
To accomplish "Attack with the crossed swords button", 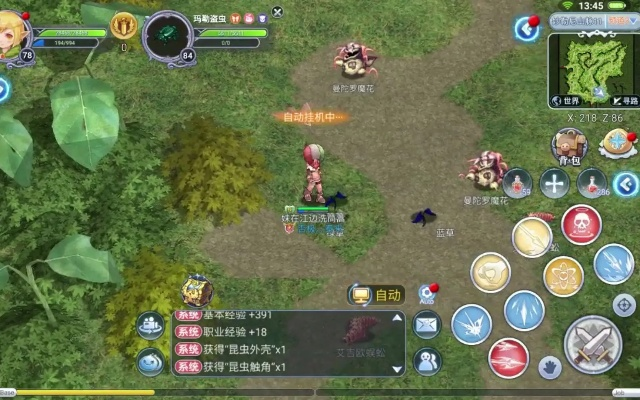I will click(593, 343).
